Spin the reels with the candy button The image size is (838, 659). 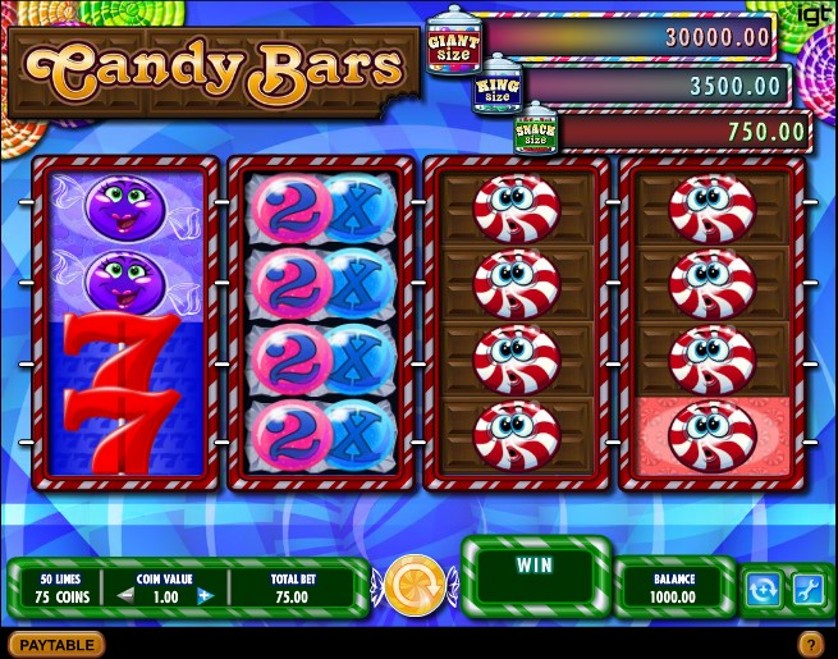pos(415,585)
